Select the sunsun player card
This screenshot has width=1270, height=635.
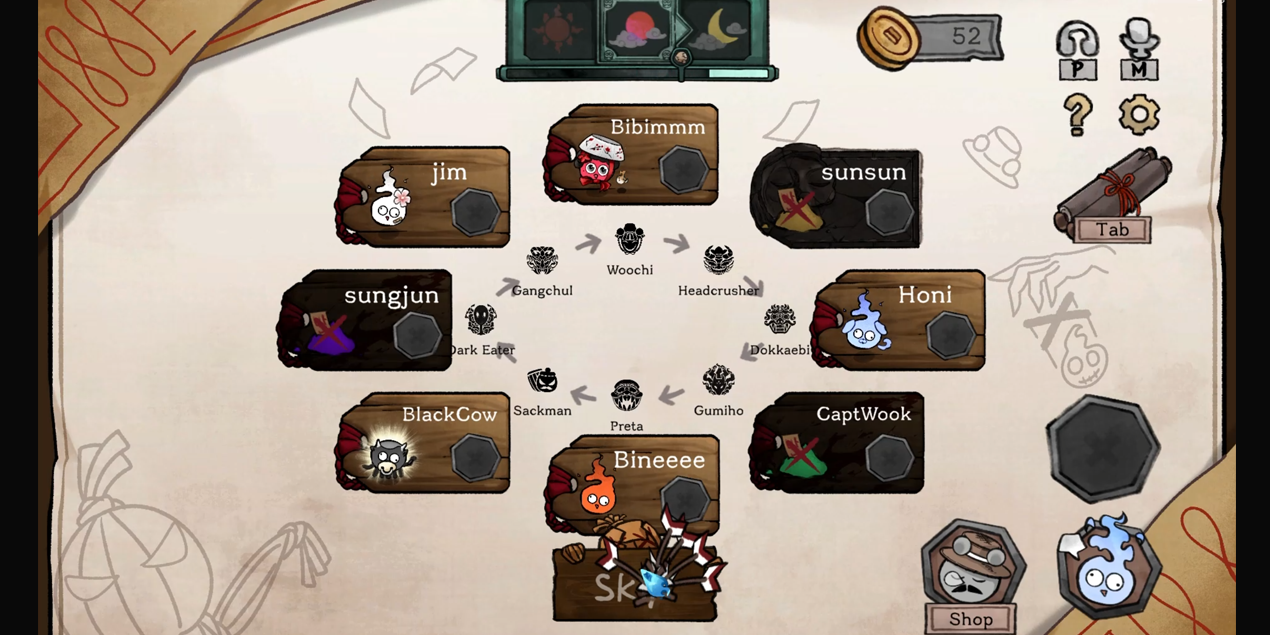point(838,197)
